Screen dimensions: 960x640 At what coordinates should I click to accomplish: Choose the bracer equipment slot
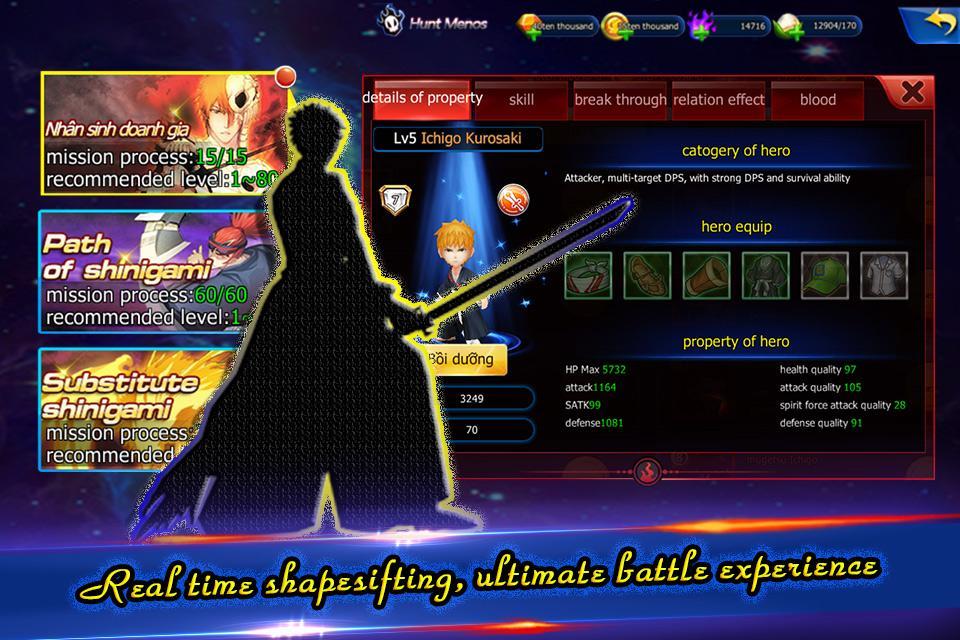706,276
